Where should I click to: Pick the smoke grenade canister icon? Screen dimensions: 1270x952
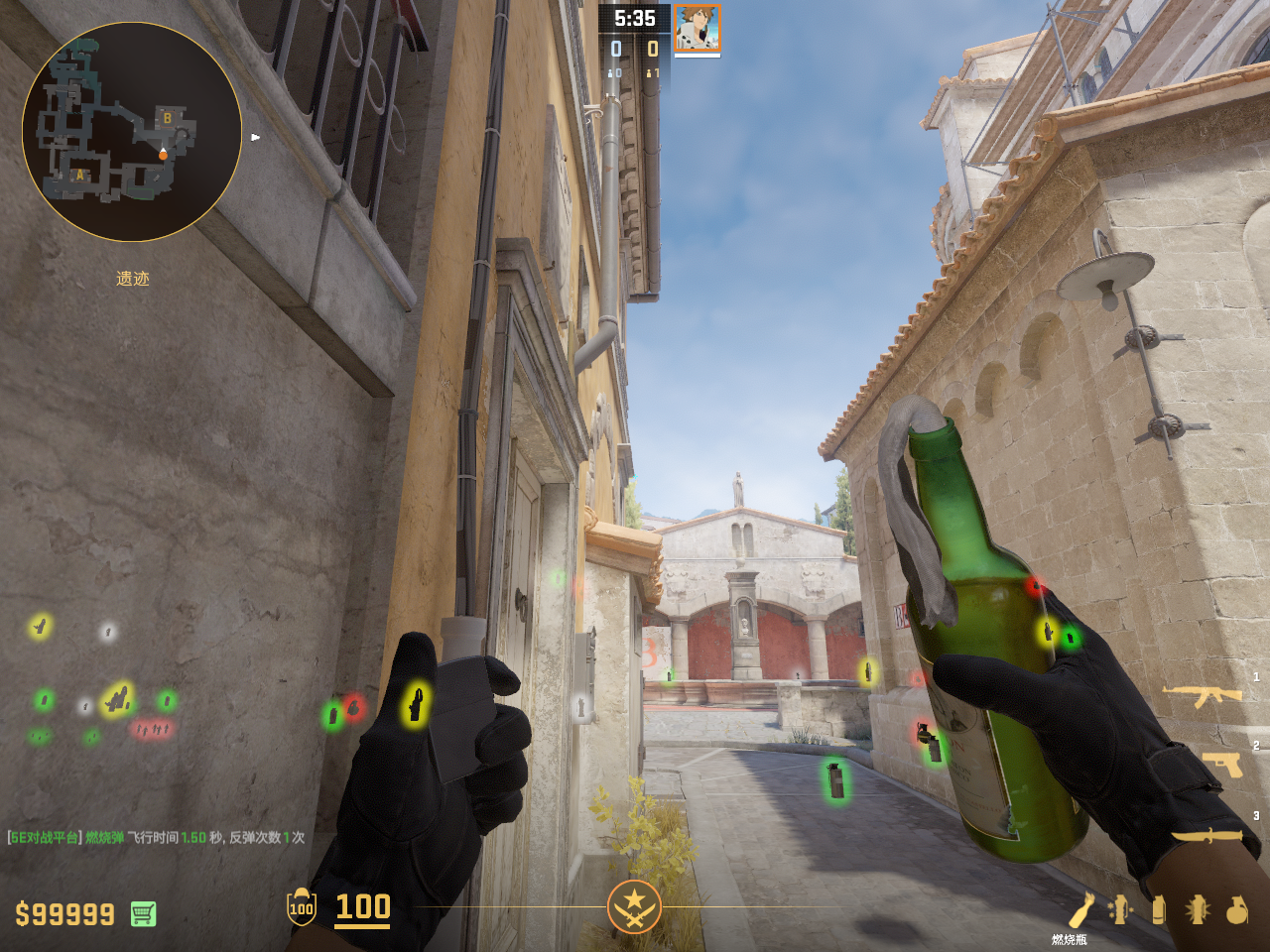click(1158, 909)
